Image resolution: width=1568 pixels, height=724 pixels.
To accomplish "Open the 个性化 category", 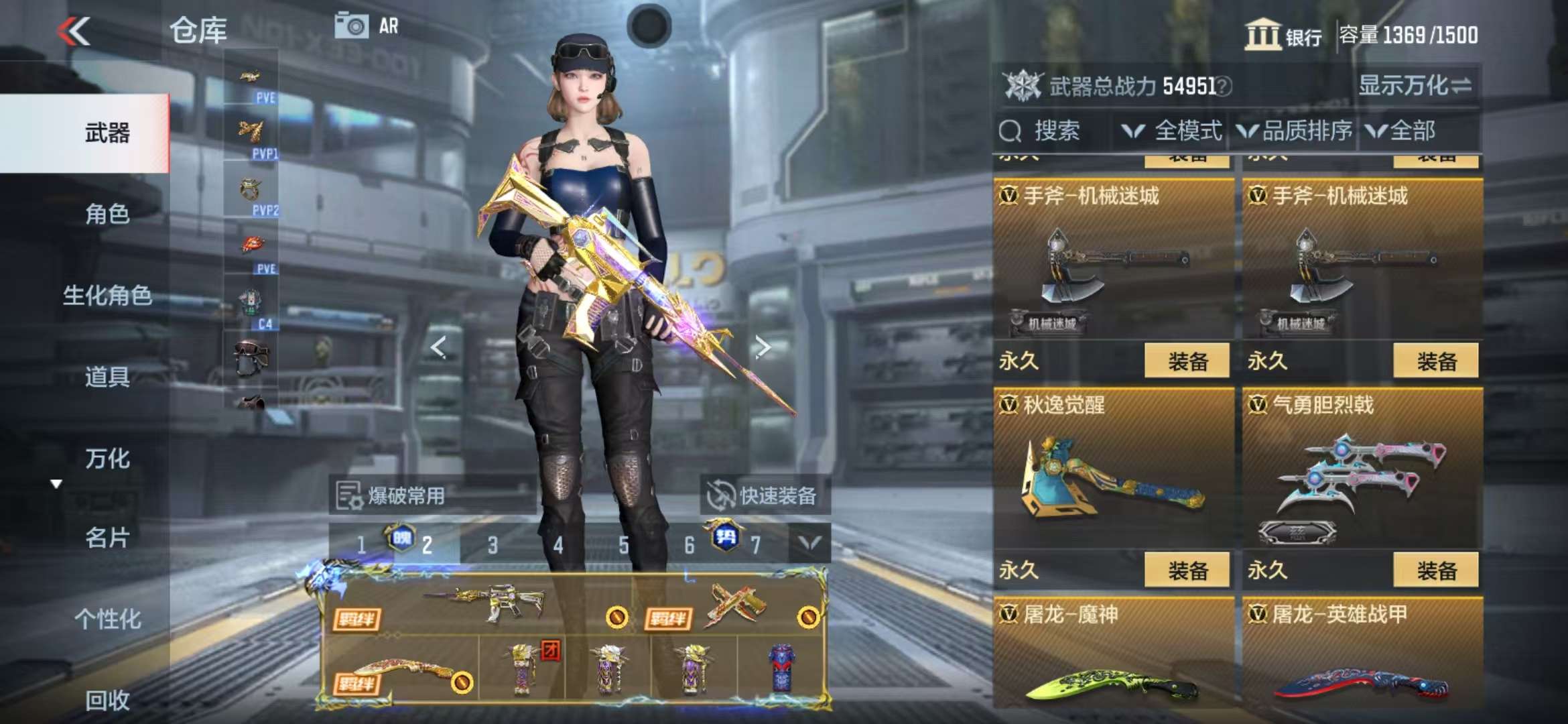I will [107, 619].
